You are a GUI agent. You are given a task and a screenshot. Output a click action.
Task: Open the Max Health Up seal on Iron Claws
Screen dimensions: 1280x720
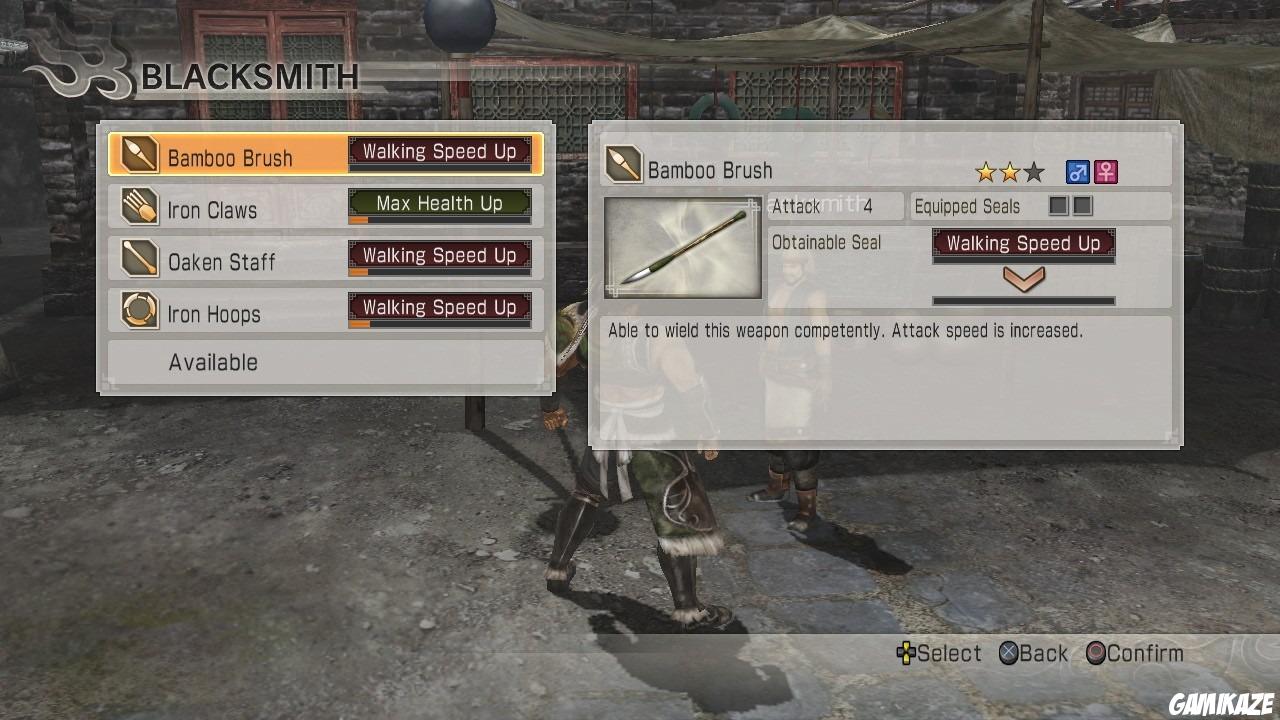tap(440, 203)
